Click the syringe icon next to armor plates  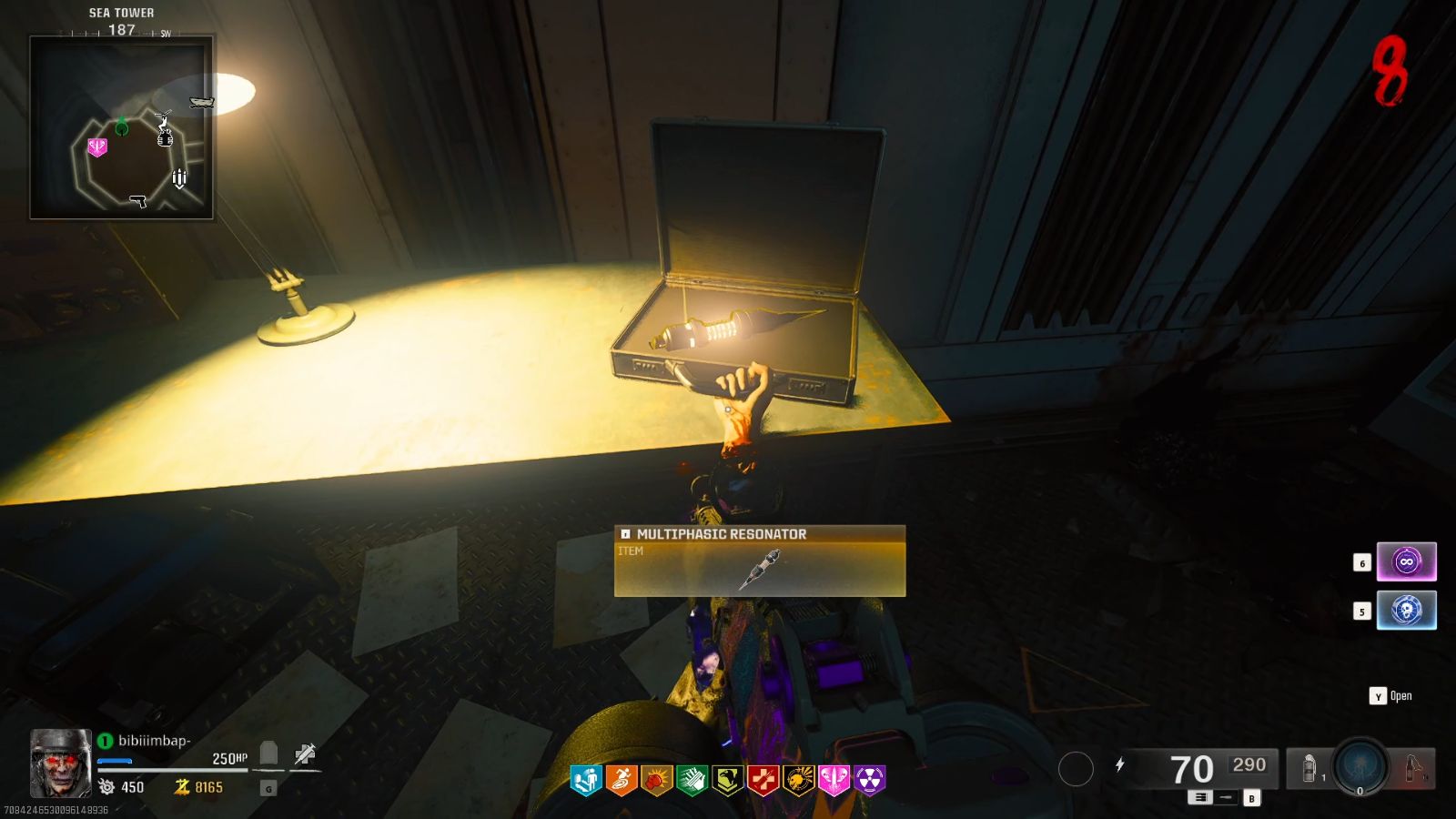tap(303, 755)
